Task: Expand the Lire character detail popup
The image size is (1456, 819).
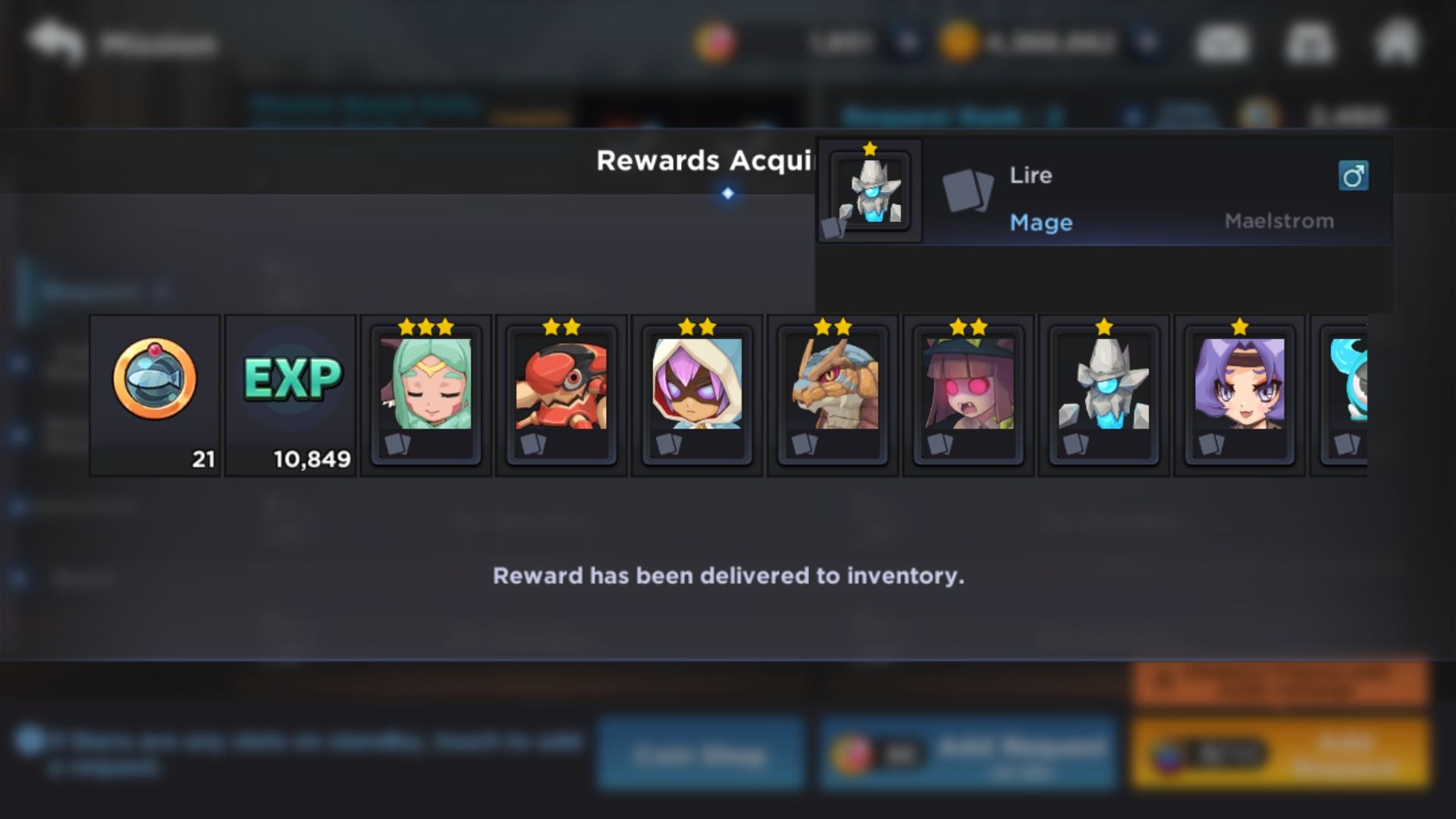Action: tap(870, 191)
